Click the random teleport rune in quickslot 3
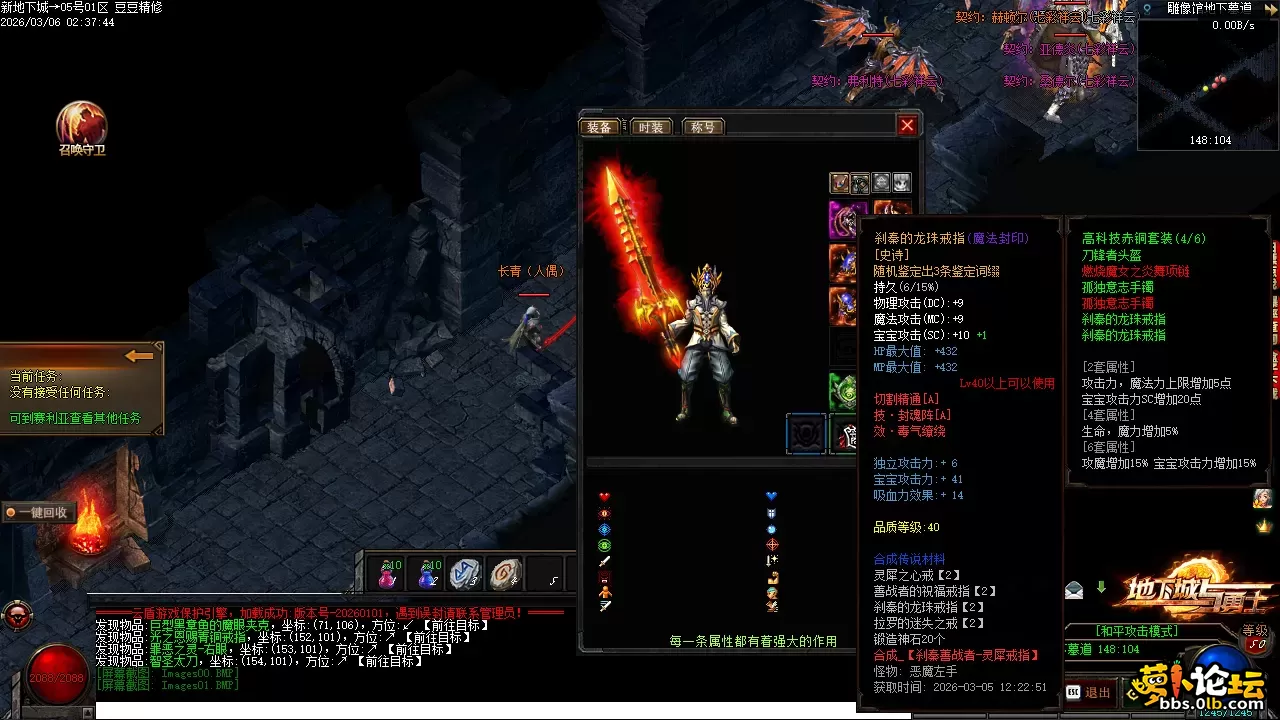This screenshot has width=1280, height=720. click(x=466, y=575)
